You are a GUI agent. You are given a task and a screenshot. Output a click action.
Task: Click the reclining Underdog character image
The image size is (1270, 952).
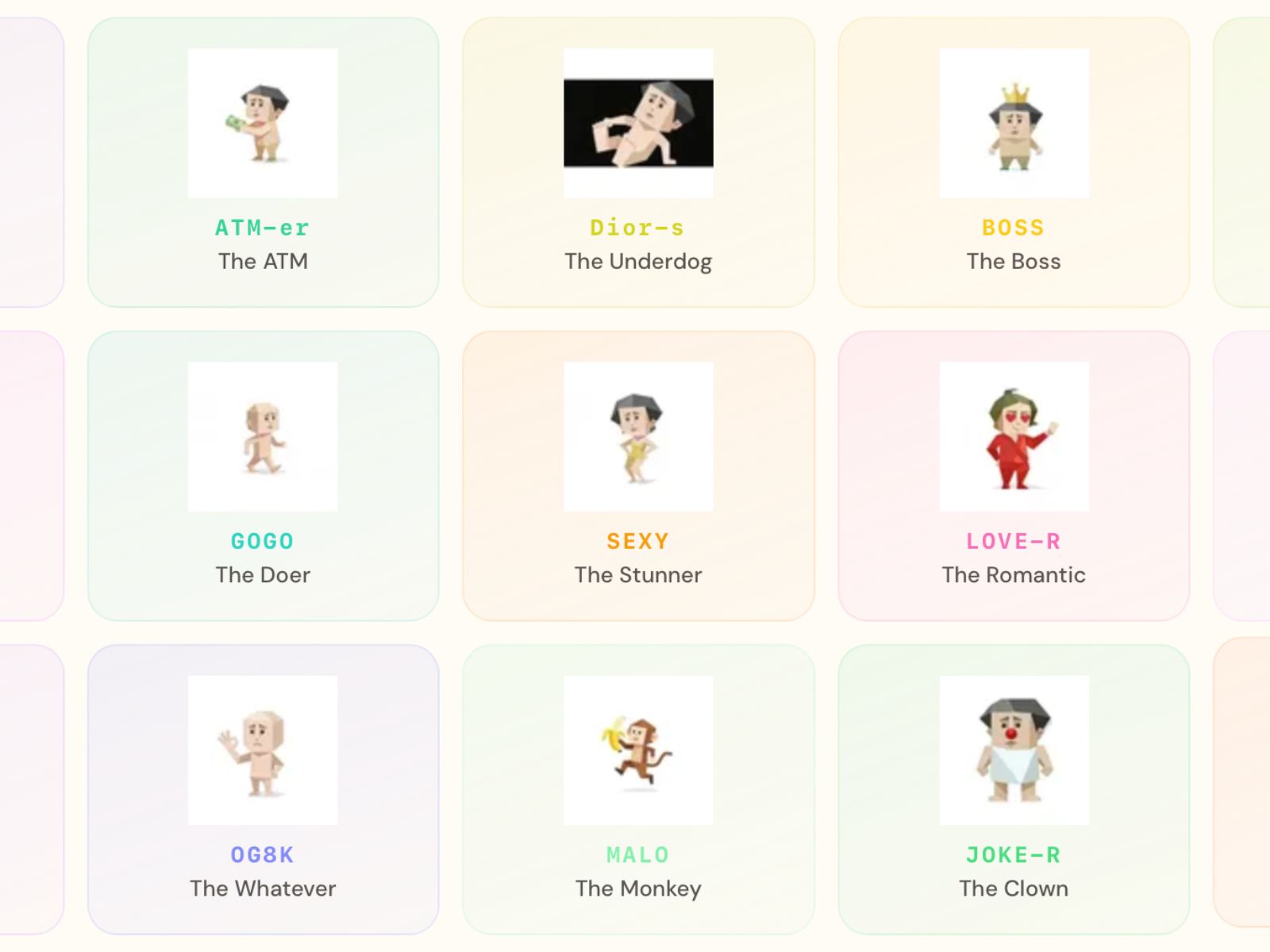click(638, 124)
